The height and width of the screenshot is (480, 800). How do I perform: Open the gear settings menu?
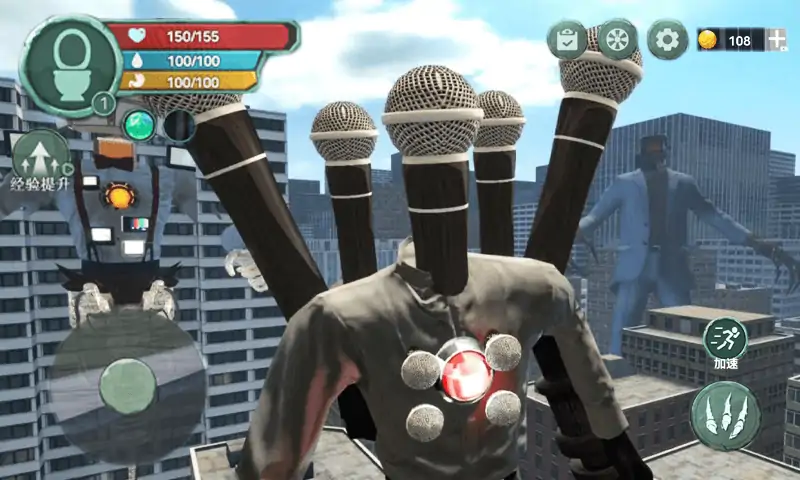pyautogui.click(x=667, y=40)
